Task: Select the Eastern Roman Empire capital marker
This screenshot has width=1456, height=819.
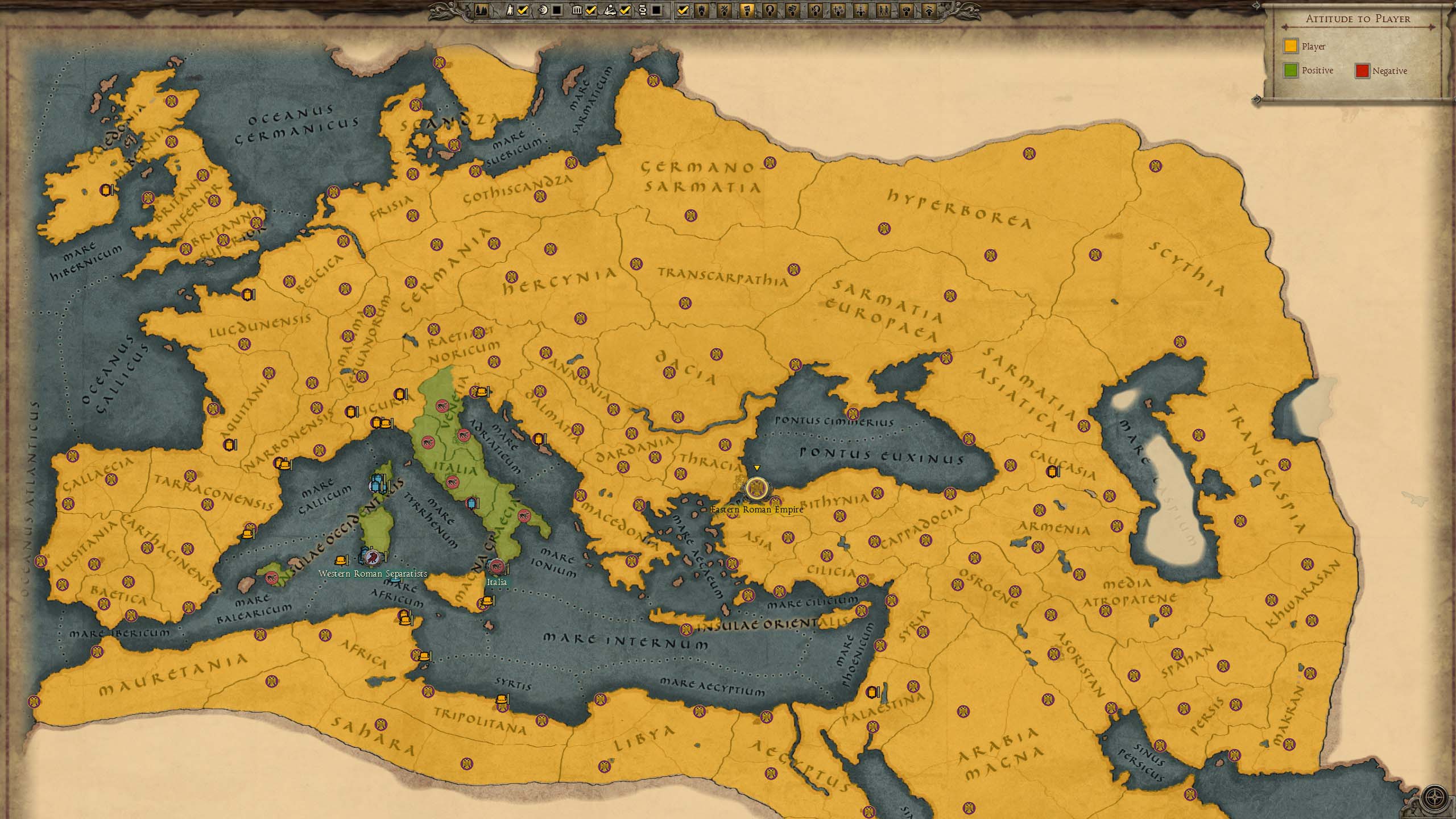Action: click(x=756, y=489)
